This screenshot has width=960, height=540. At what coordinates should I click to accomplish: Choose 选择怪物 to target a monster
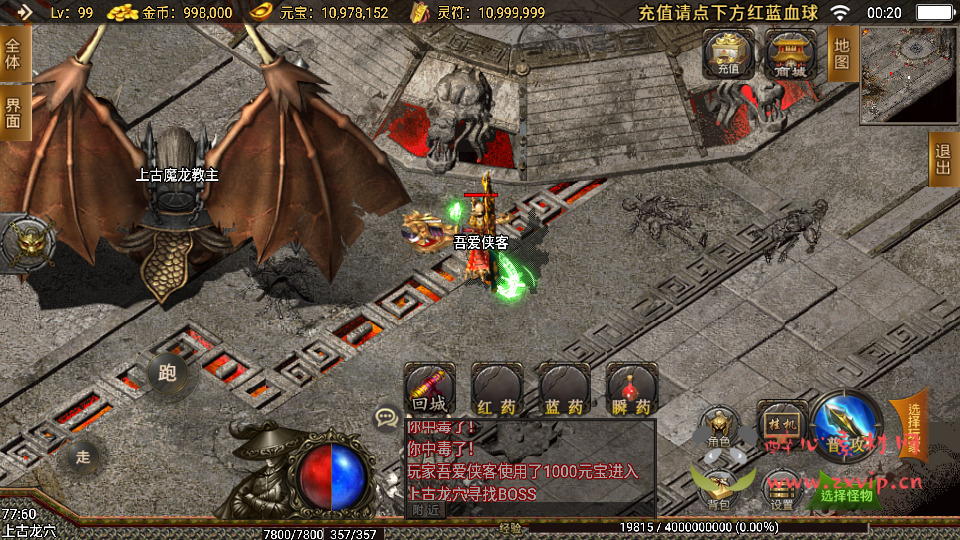pos(846,493)
